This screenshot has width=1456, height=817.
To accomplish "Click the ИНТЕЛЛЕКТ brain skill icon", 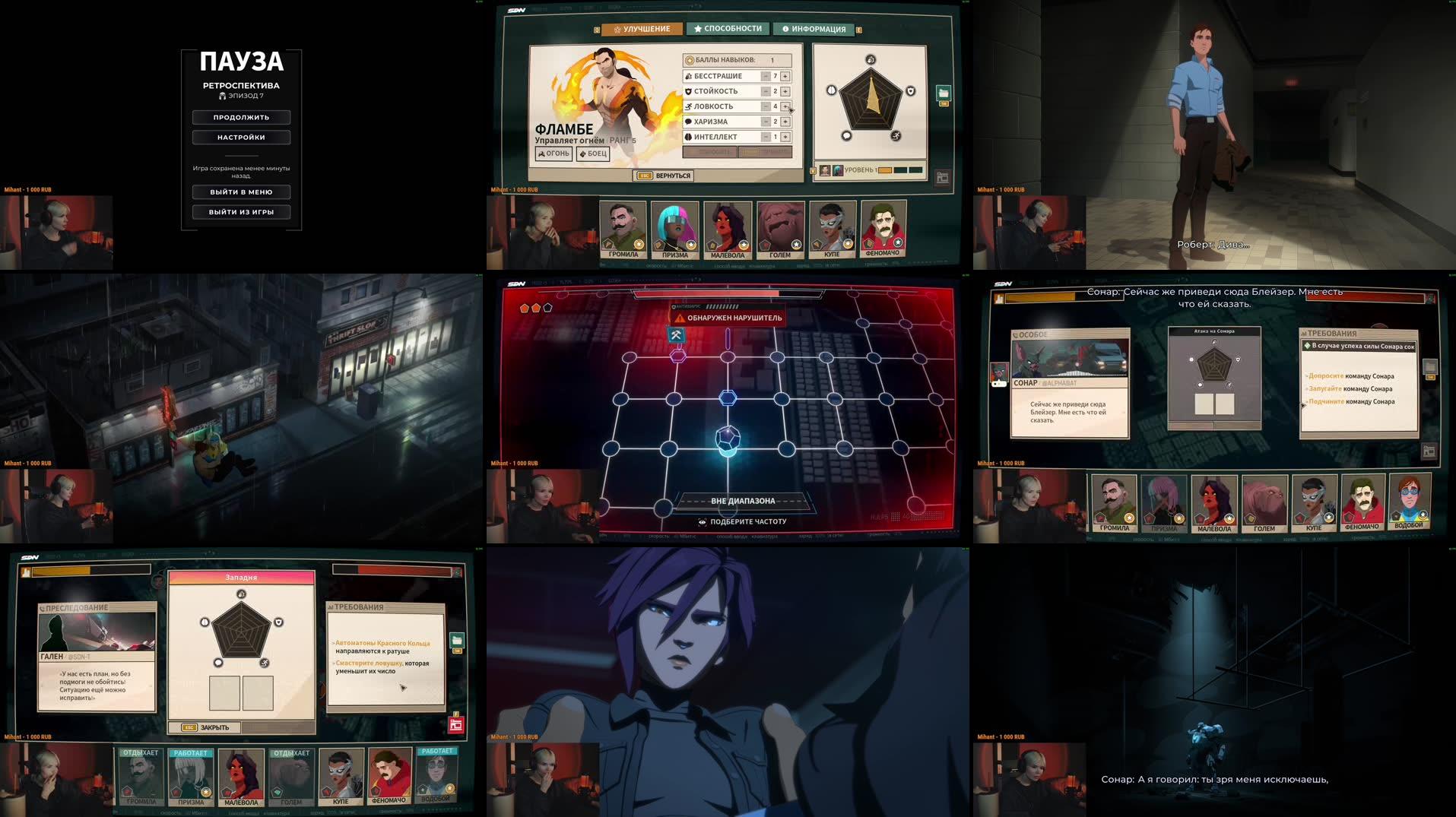I will click(x=687, y=137).
